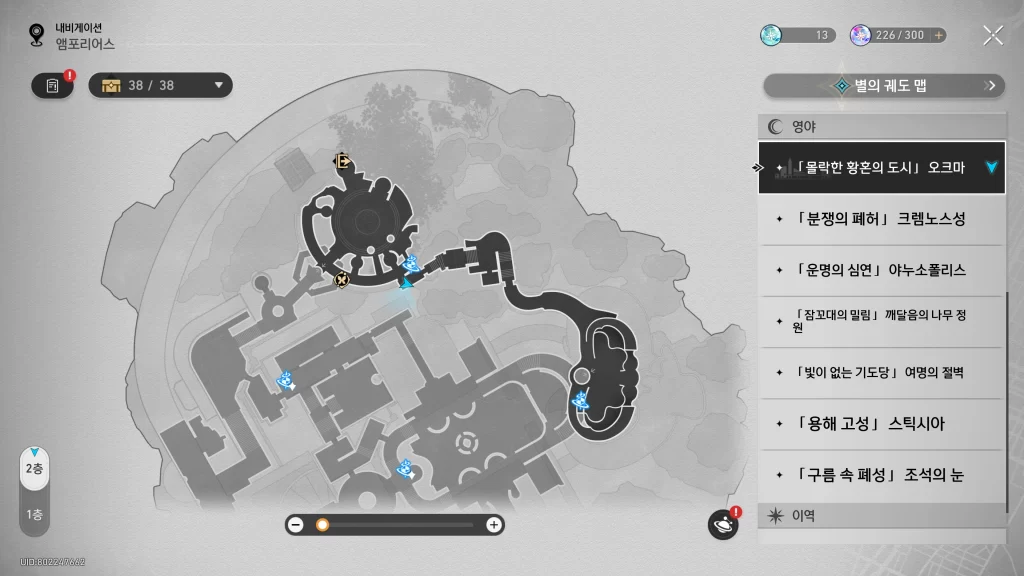Viewport: 1024px width, 576px height.
Task: Open the 별의 궤도 맵 star rail map
Action: (884, 86)
